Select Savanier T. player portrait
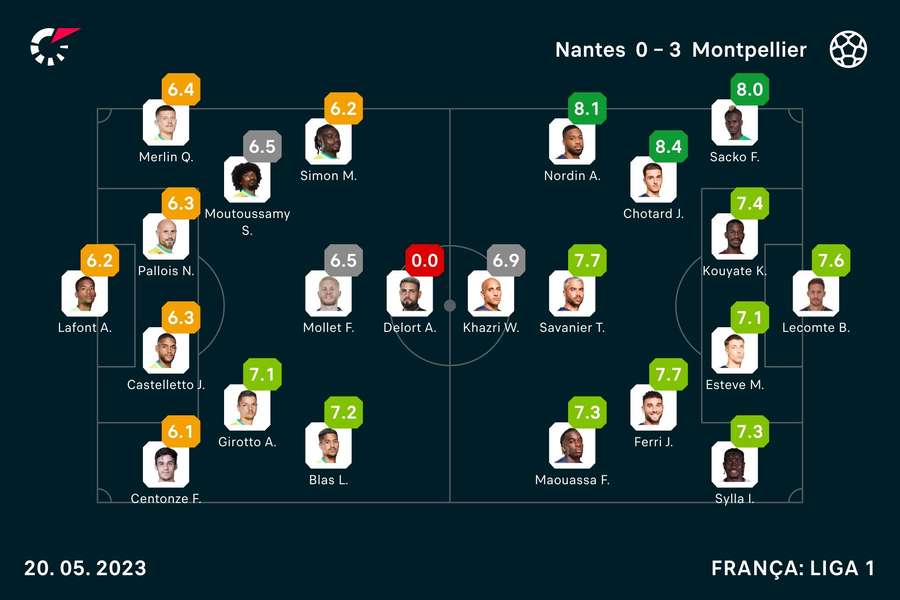900x600 pixels. coord(571,293)
